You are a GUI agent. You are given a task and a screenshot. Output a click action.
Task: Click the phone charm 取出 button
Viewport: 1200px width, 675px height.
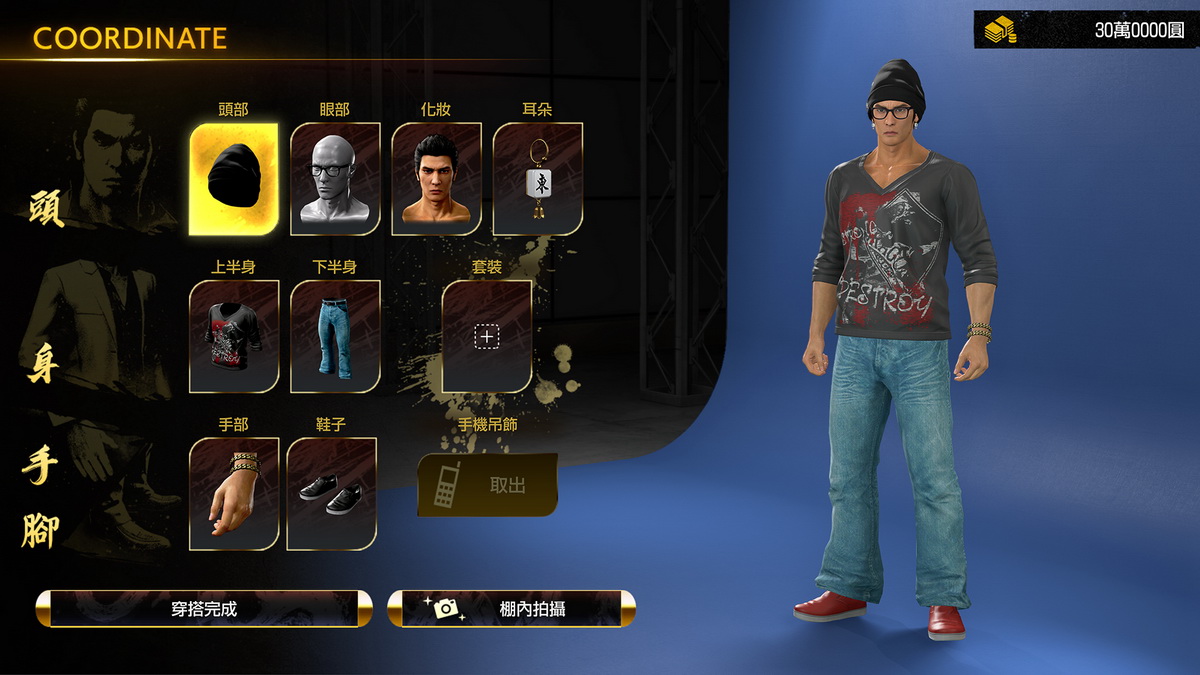click(x=488, y=485)
